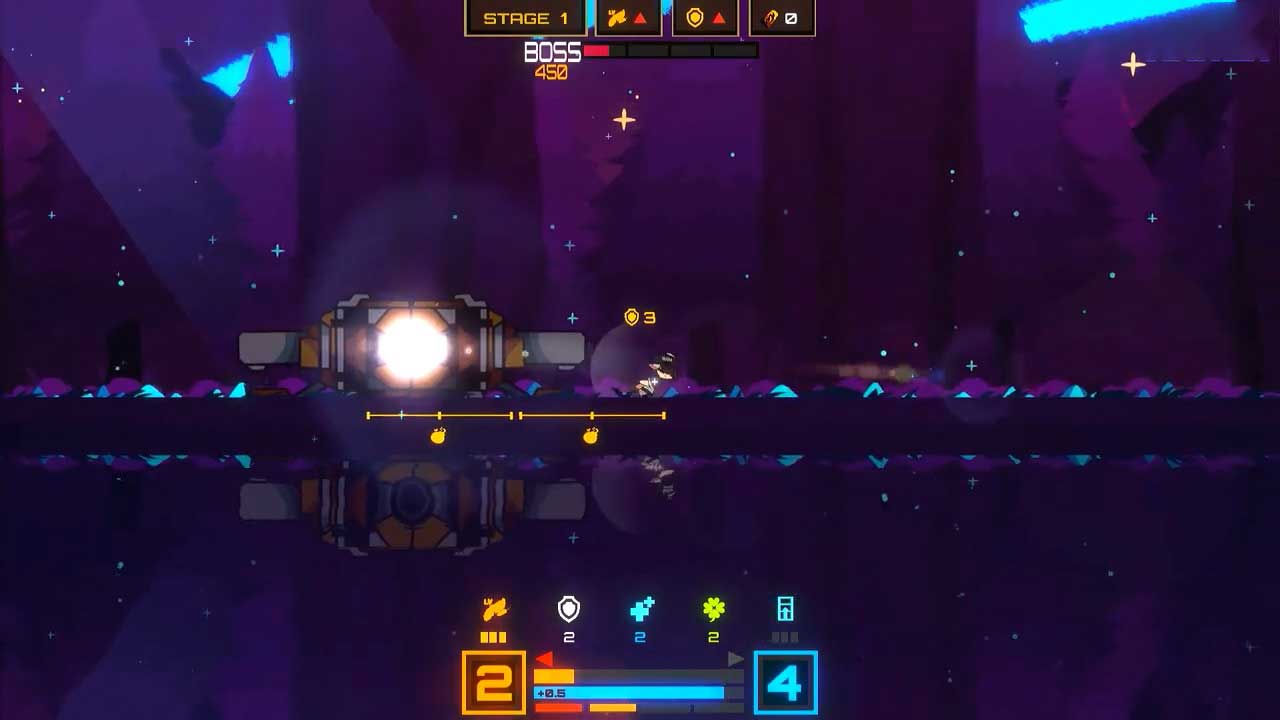Screen dimensions: 1280x720
Task: Select the weapon upgrade panel with red arrow
Action: pos(628,18)
